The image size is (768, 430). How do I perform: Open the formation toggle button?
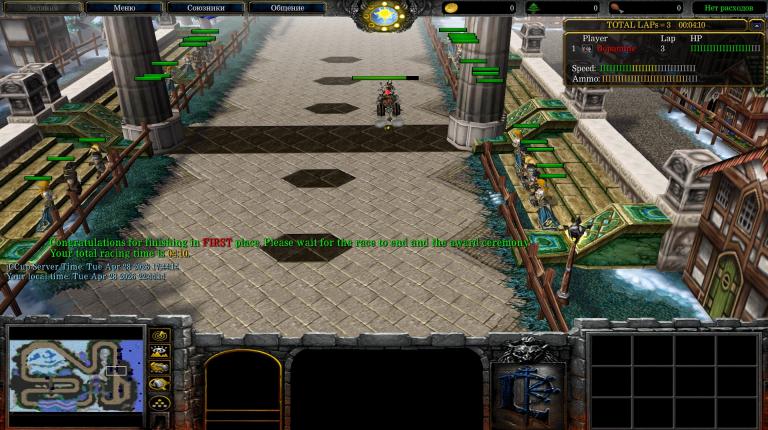(x=159, y=402)
